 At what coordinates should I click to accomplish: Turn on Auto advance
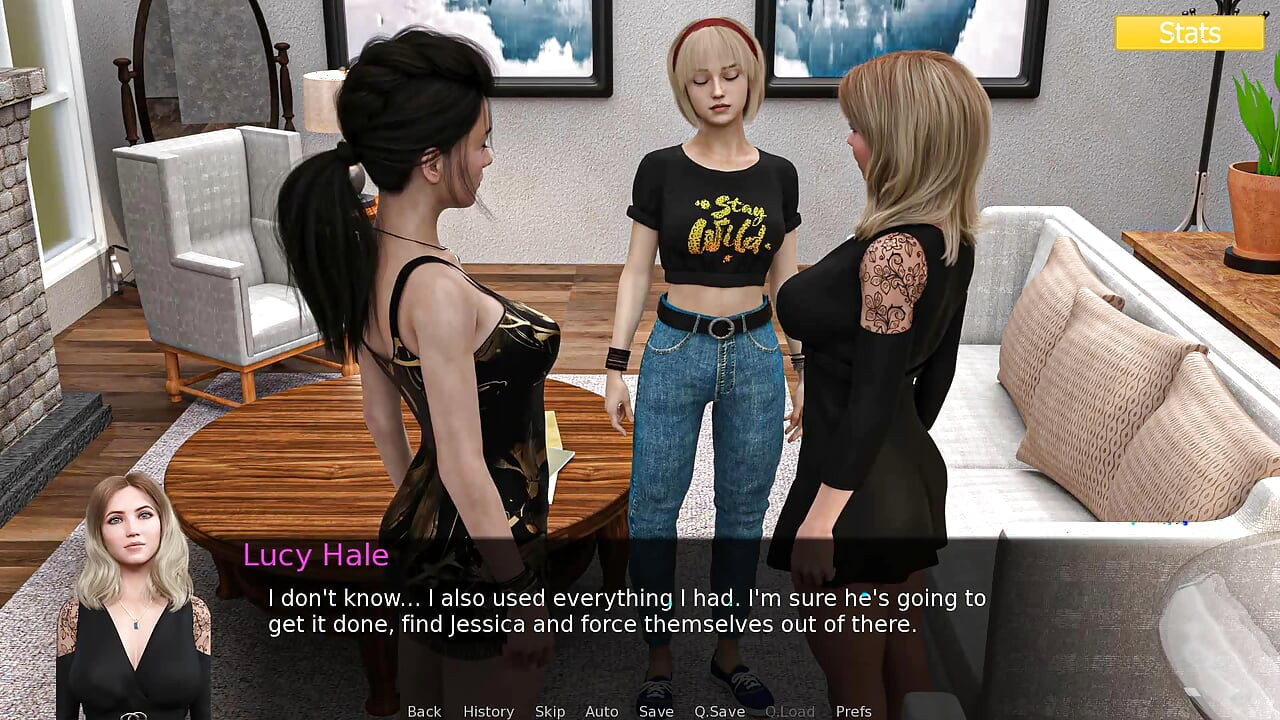click(601, 711)
